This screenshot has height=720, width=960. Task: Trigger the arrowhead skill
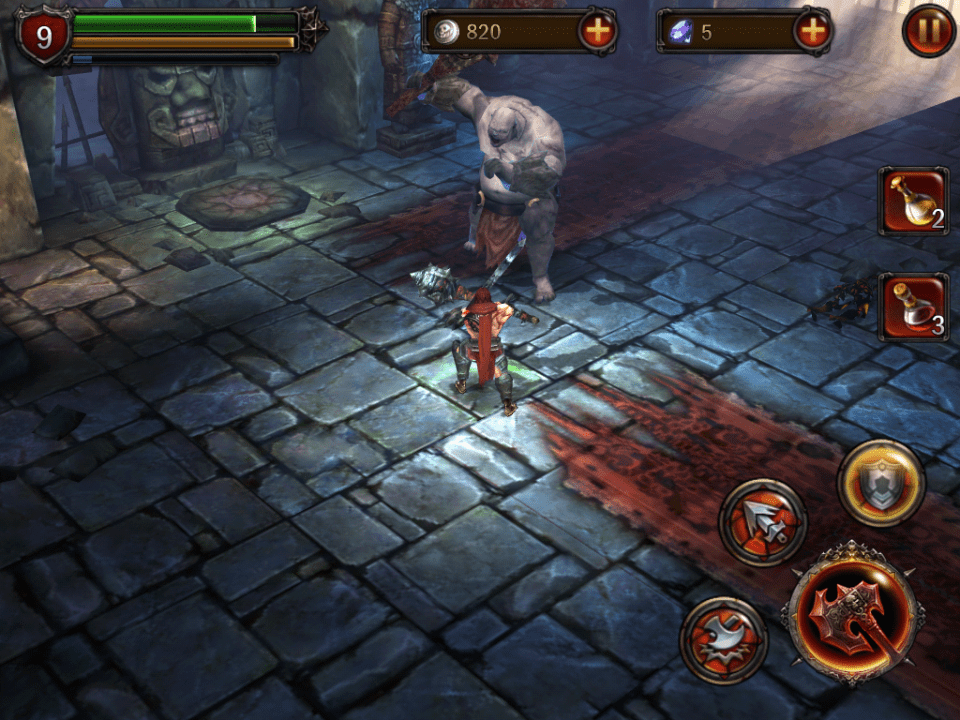[762, 522]
